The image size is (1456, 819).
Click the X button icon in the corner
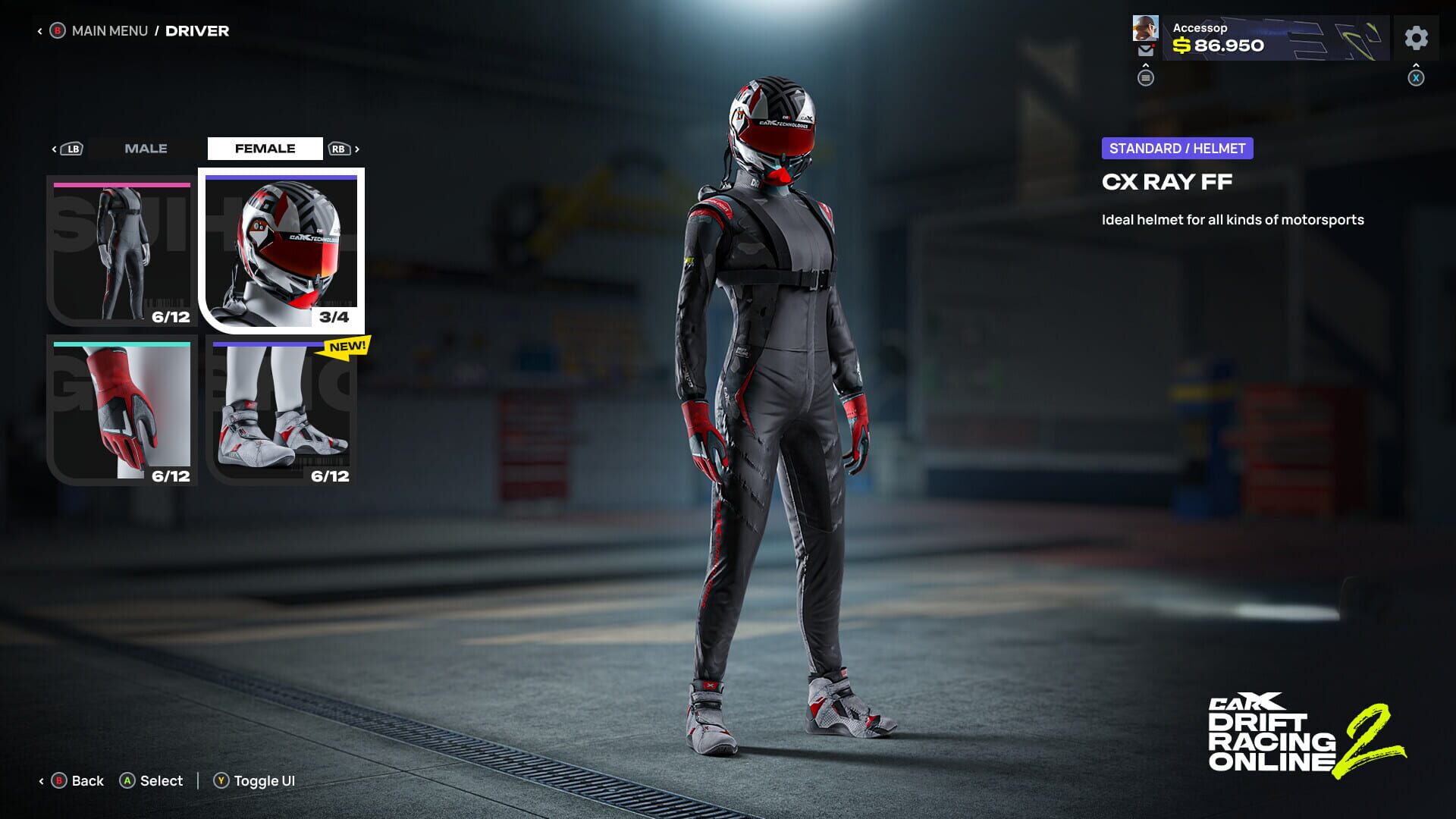[1417, 77]
